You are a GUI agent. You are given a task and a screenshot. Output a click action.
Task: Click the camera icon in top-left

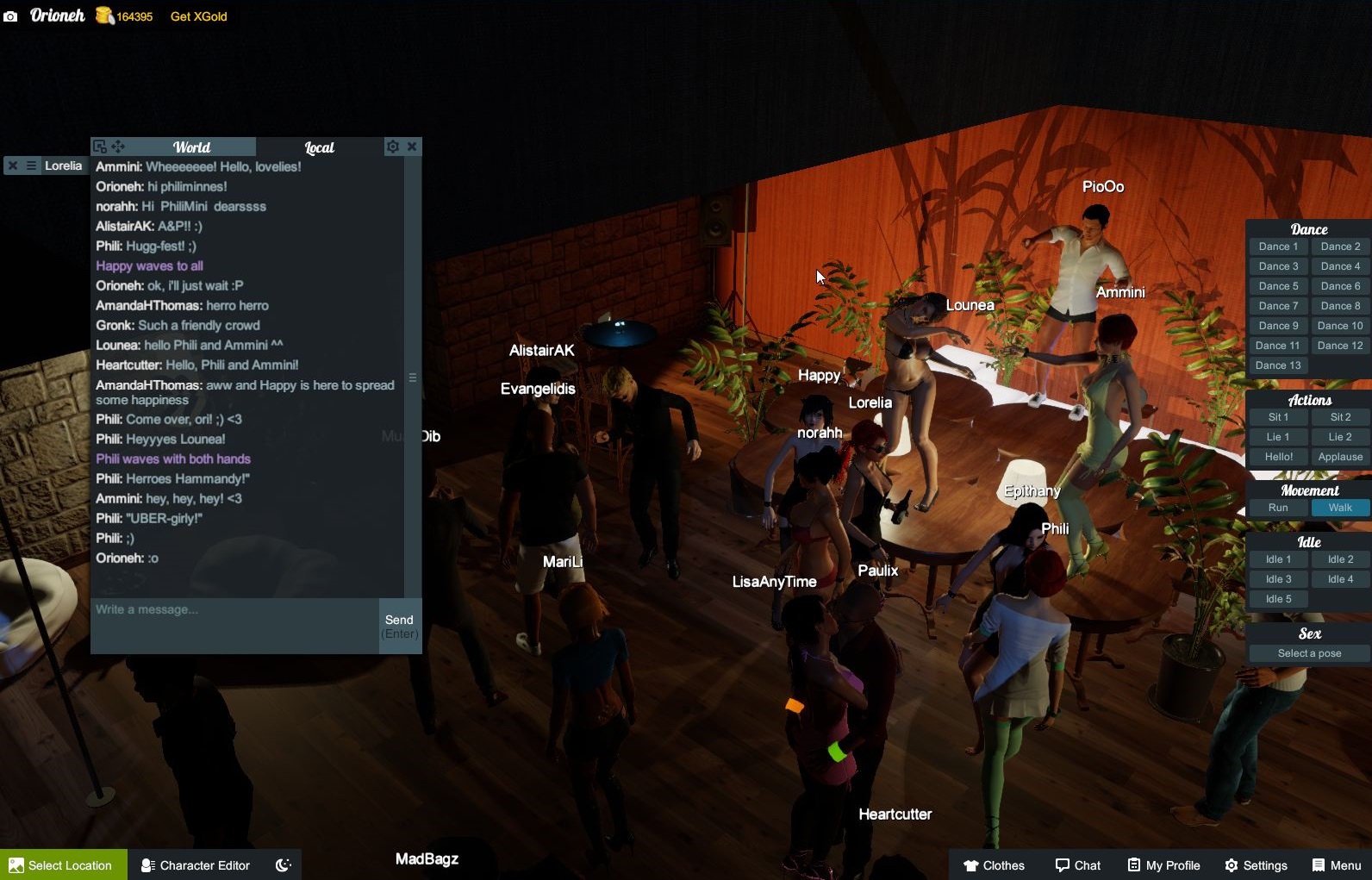11,16
